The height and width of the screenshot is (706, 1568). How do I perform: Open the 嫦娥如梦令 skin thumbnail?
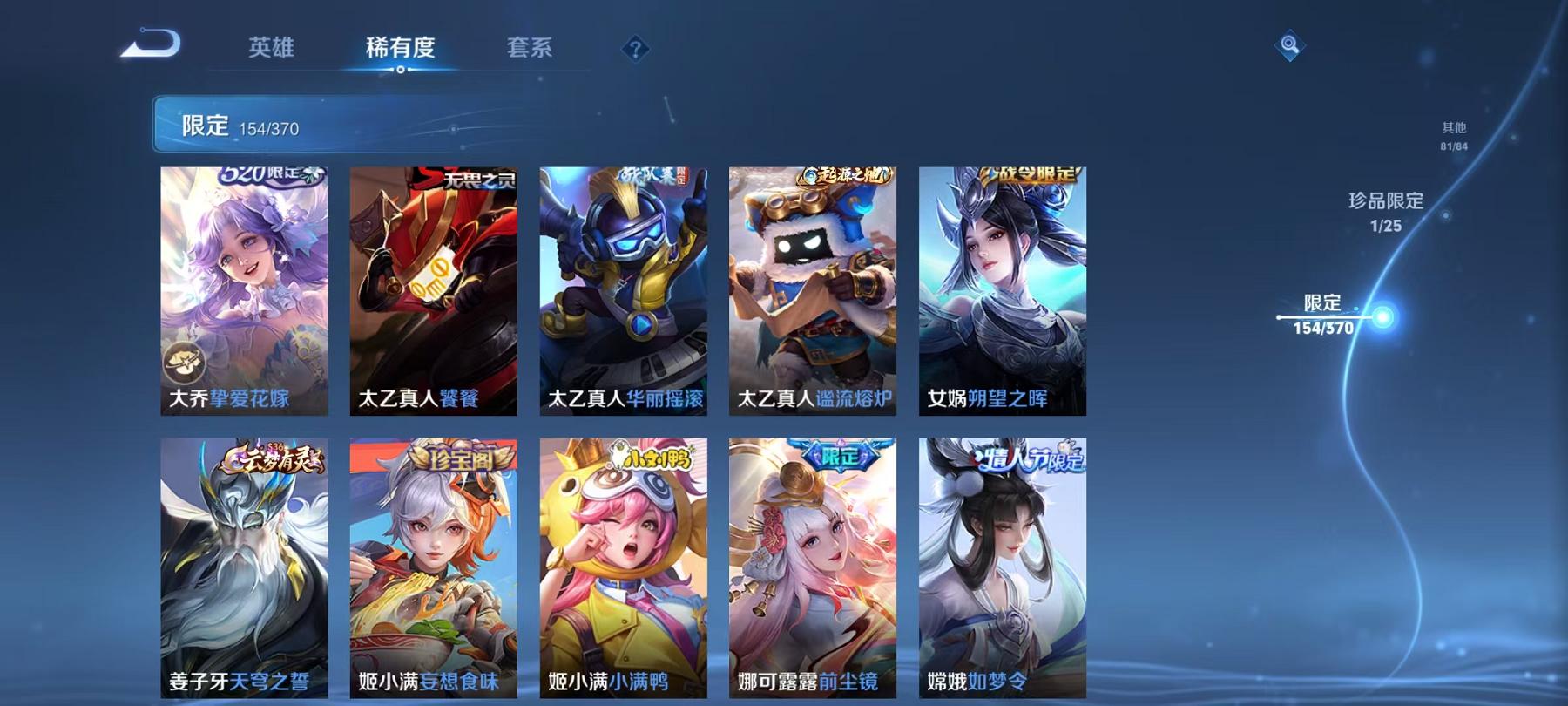click(1002, 567)
